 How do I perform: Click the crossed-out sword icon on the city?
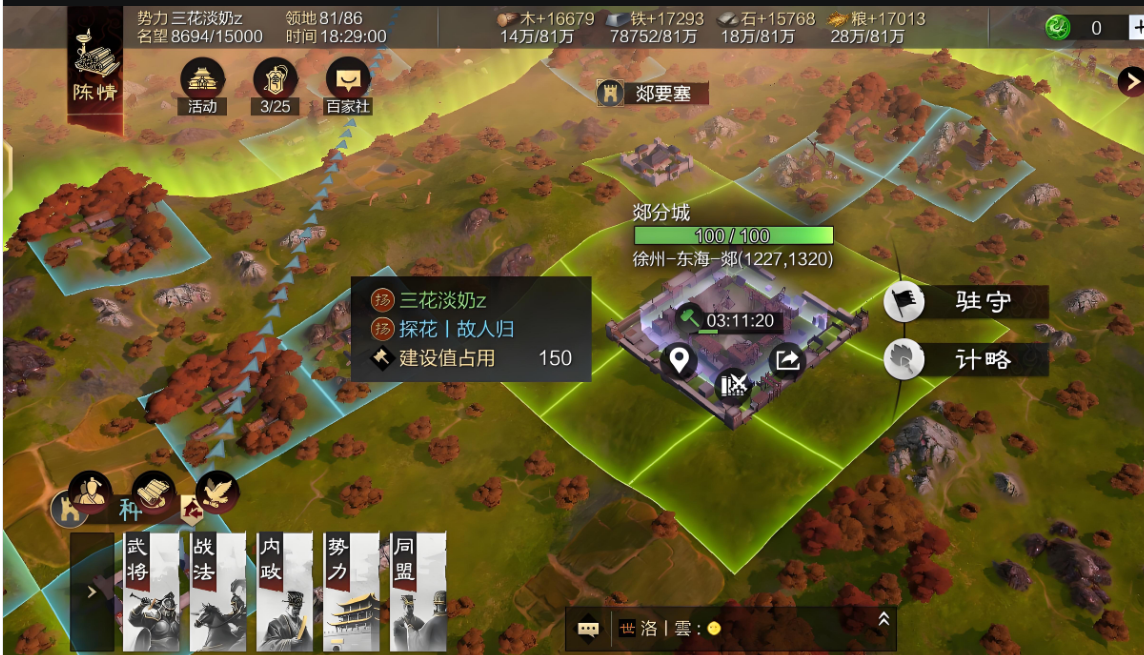[734, 383]
